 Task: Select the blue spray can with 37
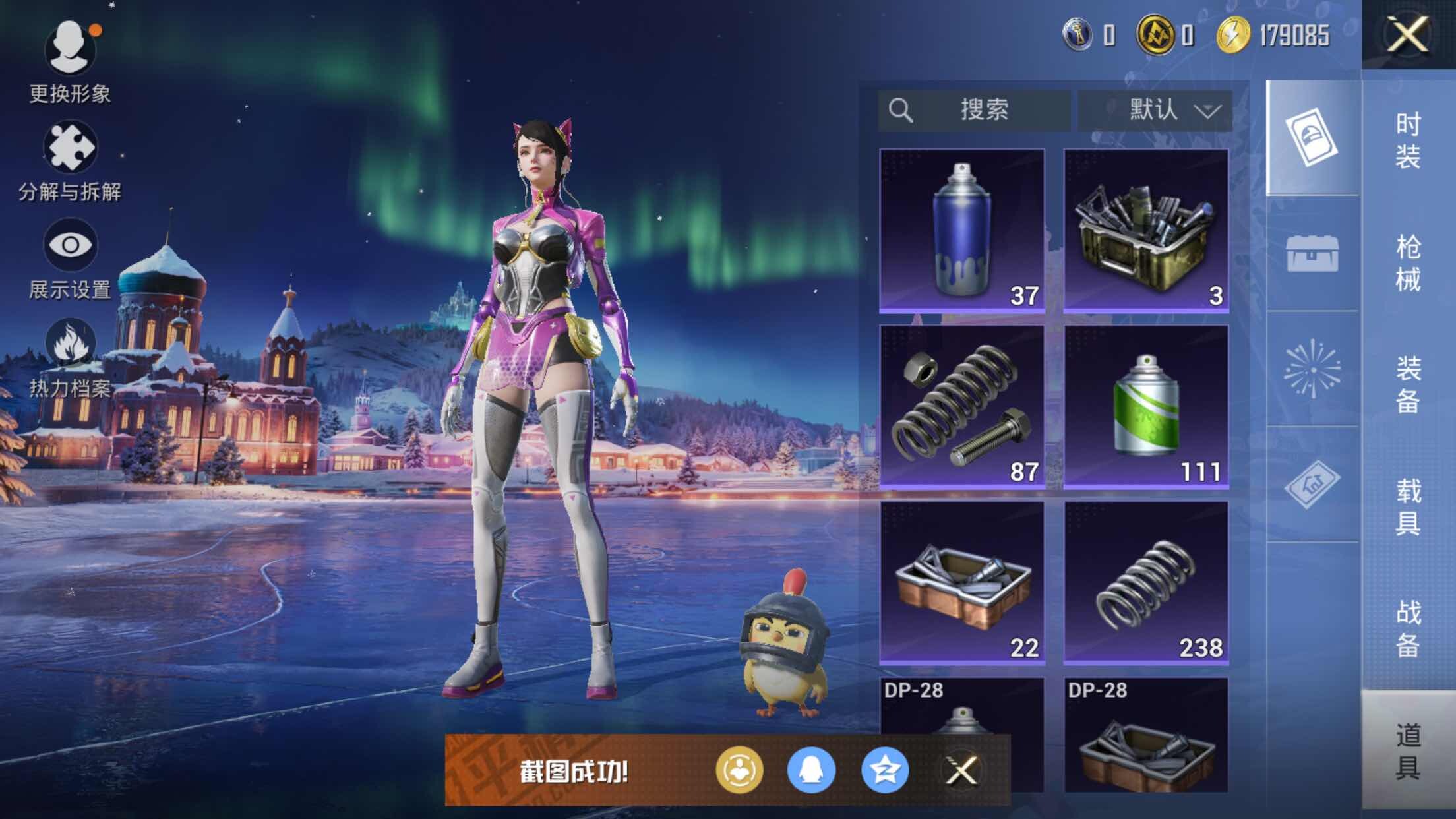pos(962,230)
